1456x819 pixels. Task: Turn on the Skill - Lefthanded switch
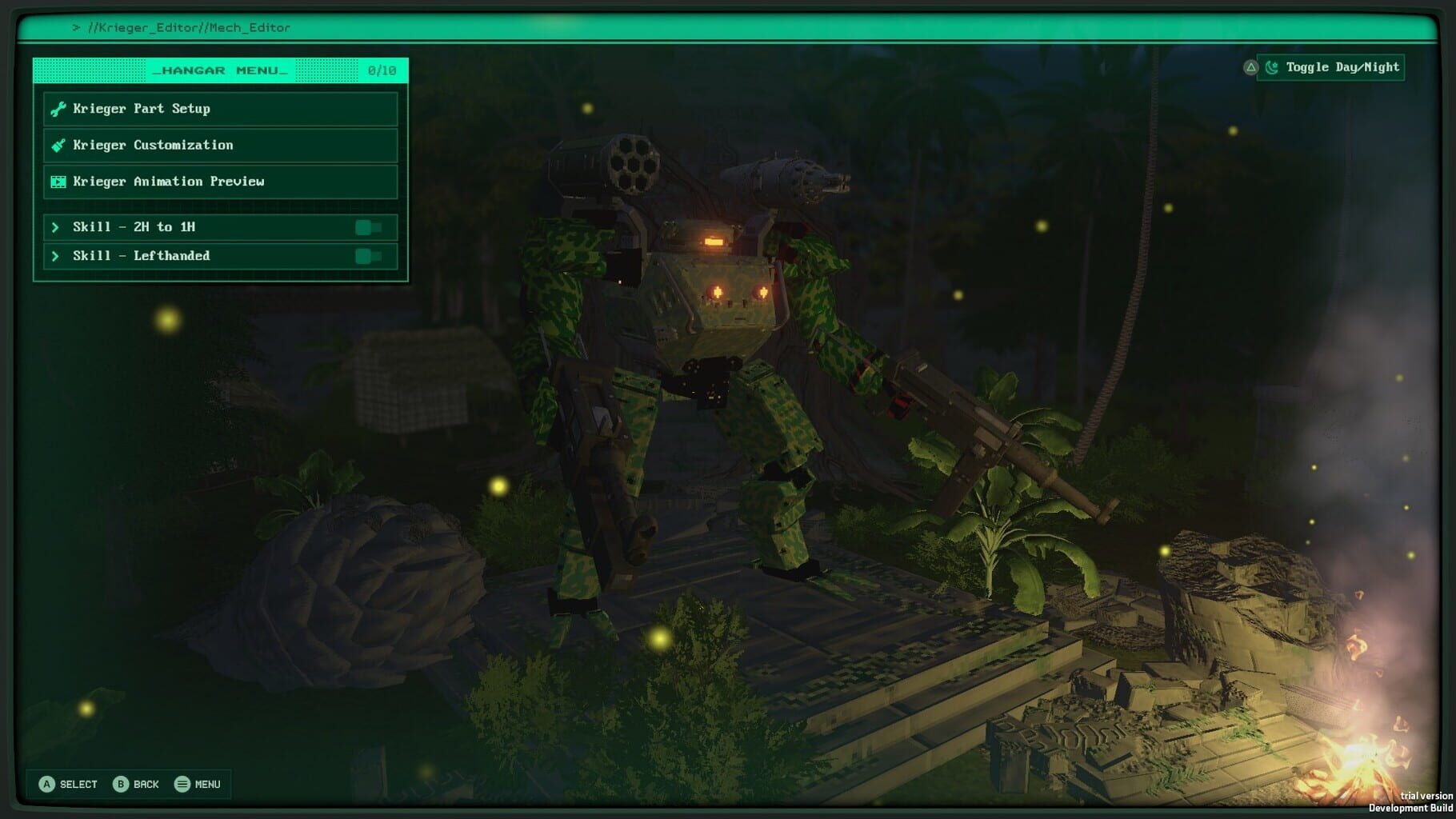pyautogui.click(x=369, y=256)
